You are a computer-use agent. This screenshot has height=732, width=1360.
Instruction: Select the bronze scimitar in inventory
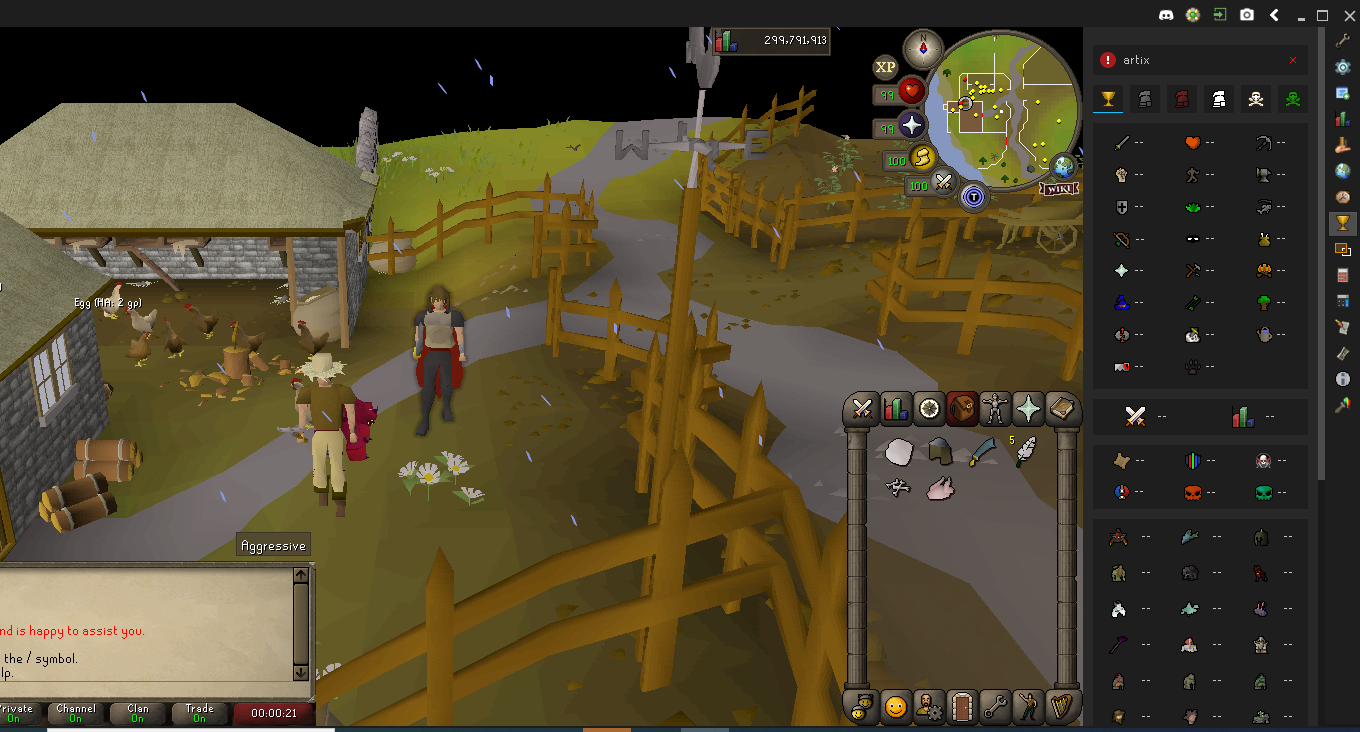981,452
